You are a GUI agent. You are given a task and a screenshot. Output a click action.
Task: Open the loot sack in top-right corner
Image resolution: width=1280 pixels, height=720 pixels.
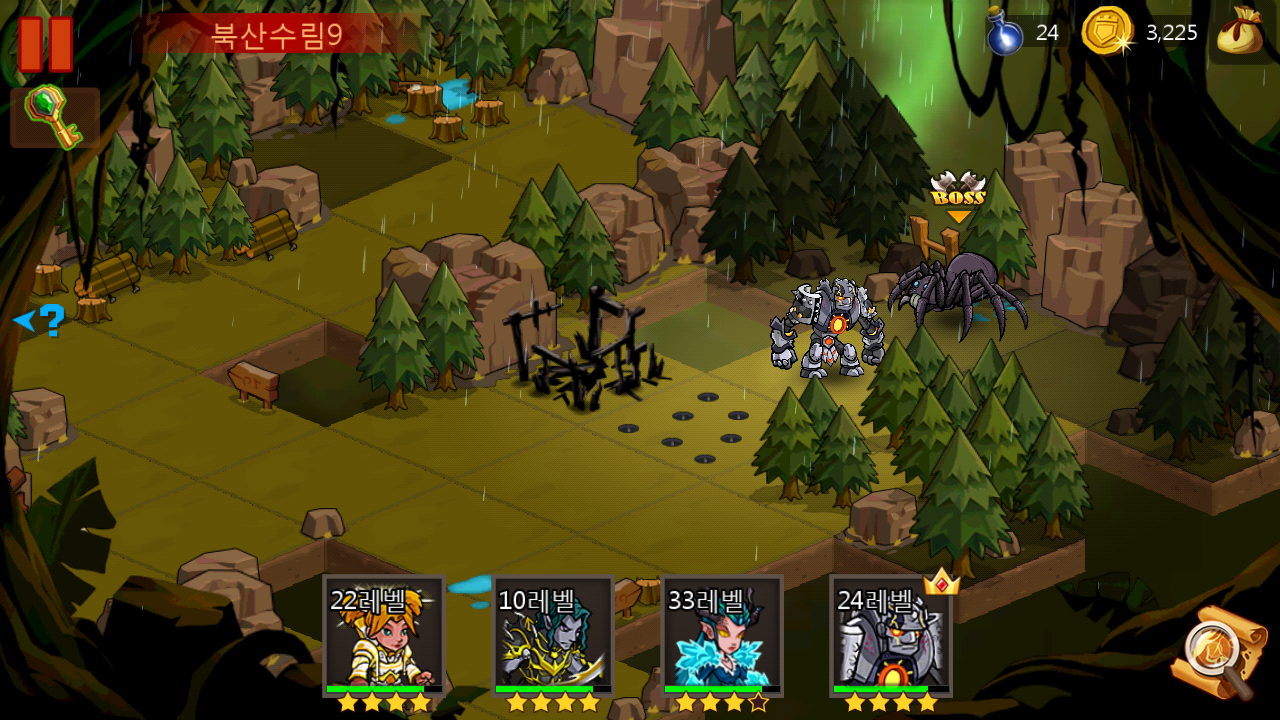[x=1240, y=33]
